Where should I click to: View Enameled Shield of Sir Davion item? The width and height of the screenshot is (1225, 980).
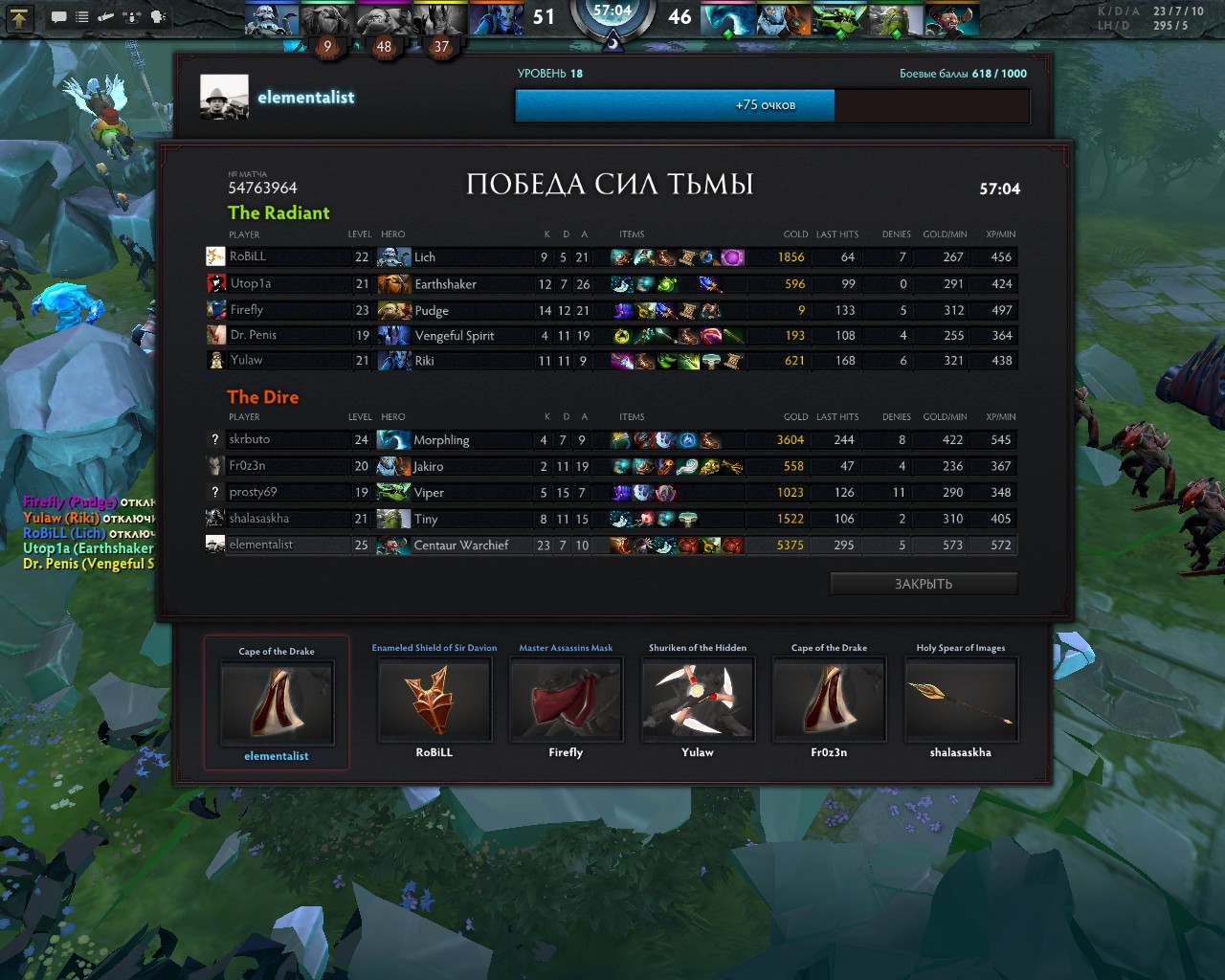[434, 701]
